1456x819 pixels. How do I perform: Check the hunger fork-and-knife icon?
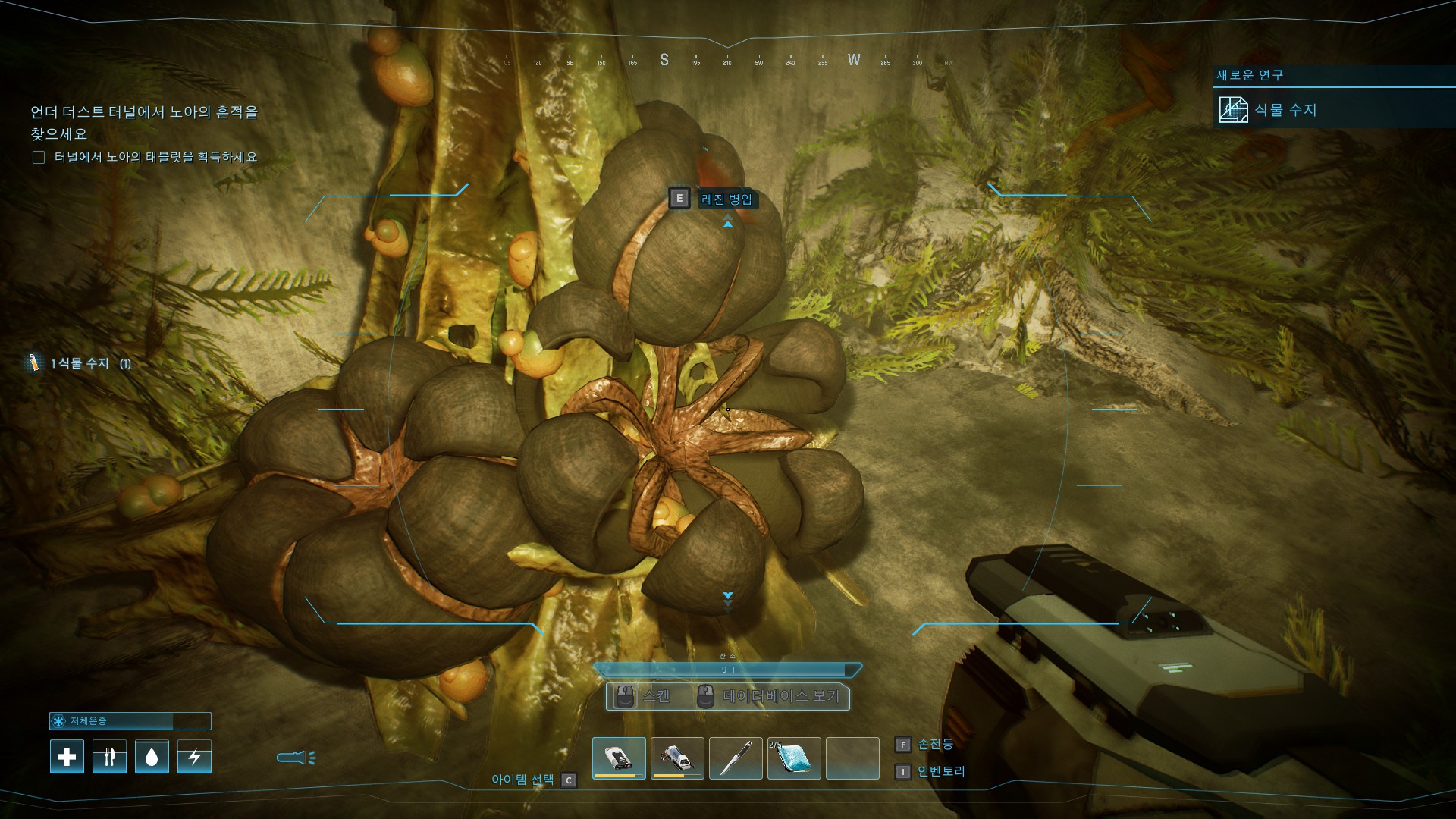click(x=109, y=757)
